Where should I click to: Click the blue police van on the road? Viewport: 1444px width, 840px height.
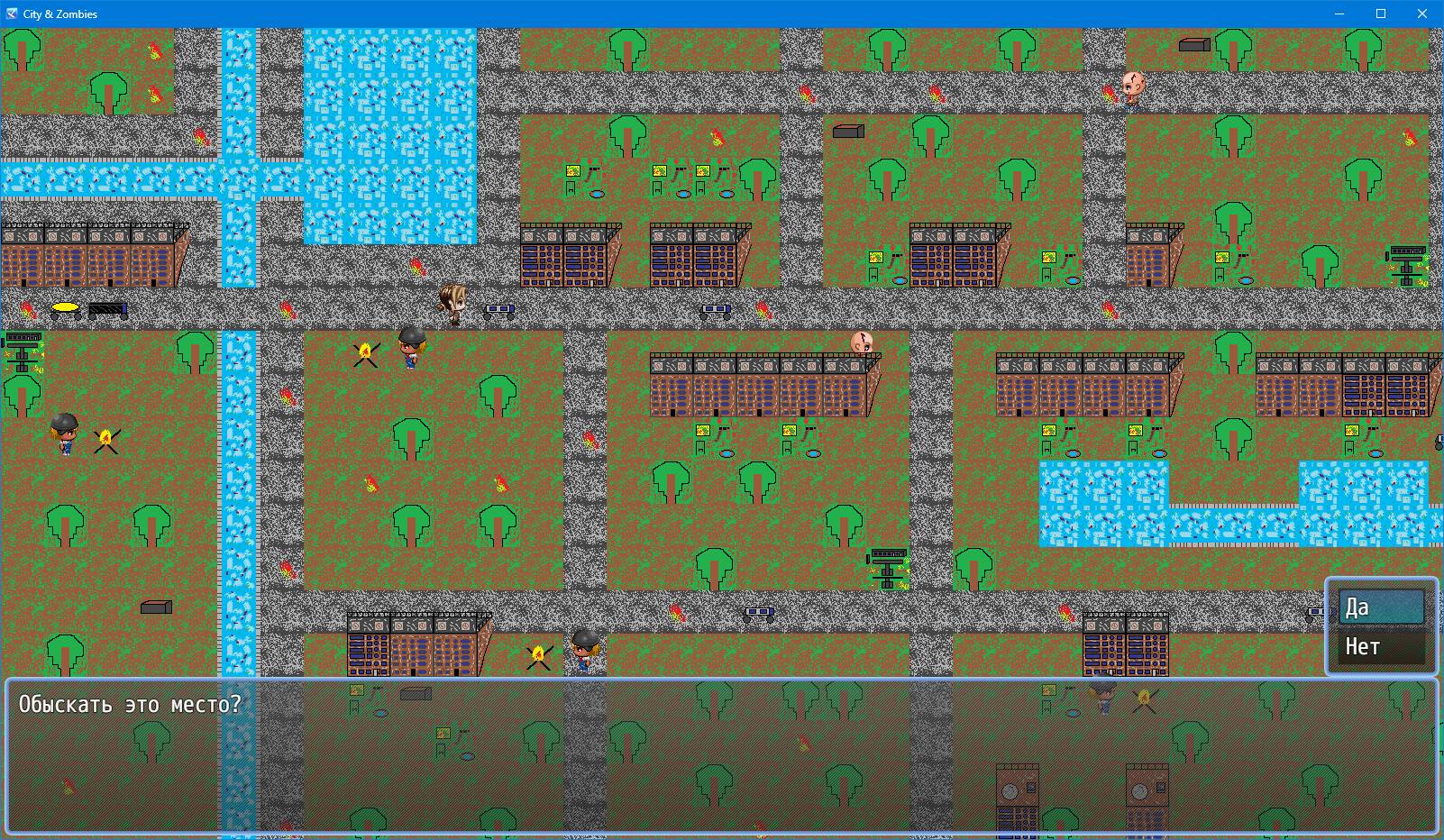tap(499, 309)
